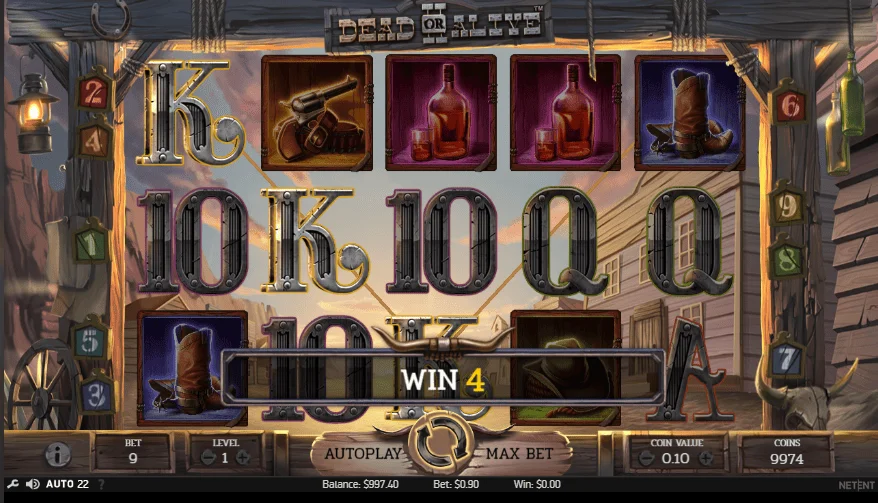Image resolution: width=878 pixels, height=503 pixels.
Task: Open the Autoplay options
Action: tap(362, 453)
